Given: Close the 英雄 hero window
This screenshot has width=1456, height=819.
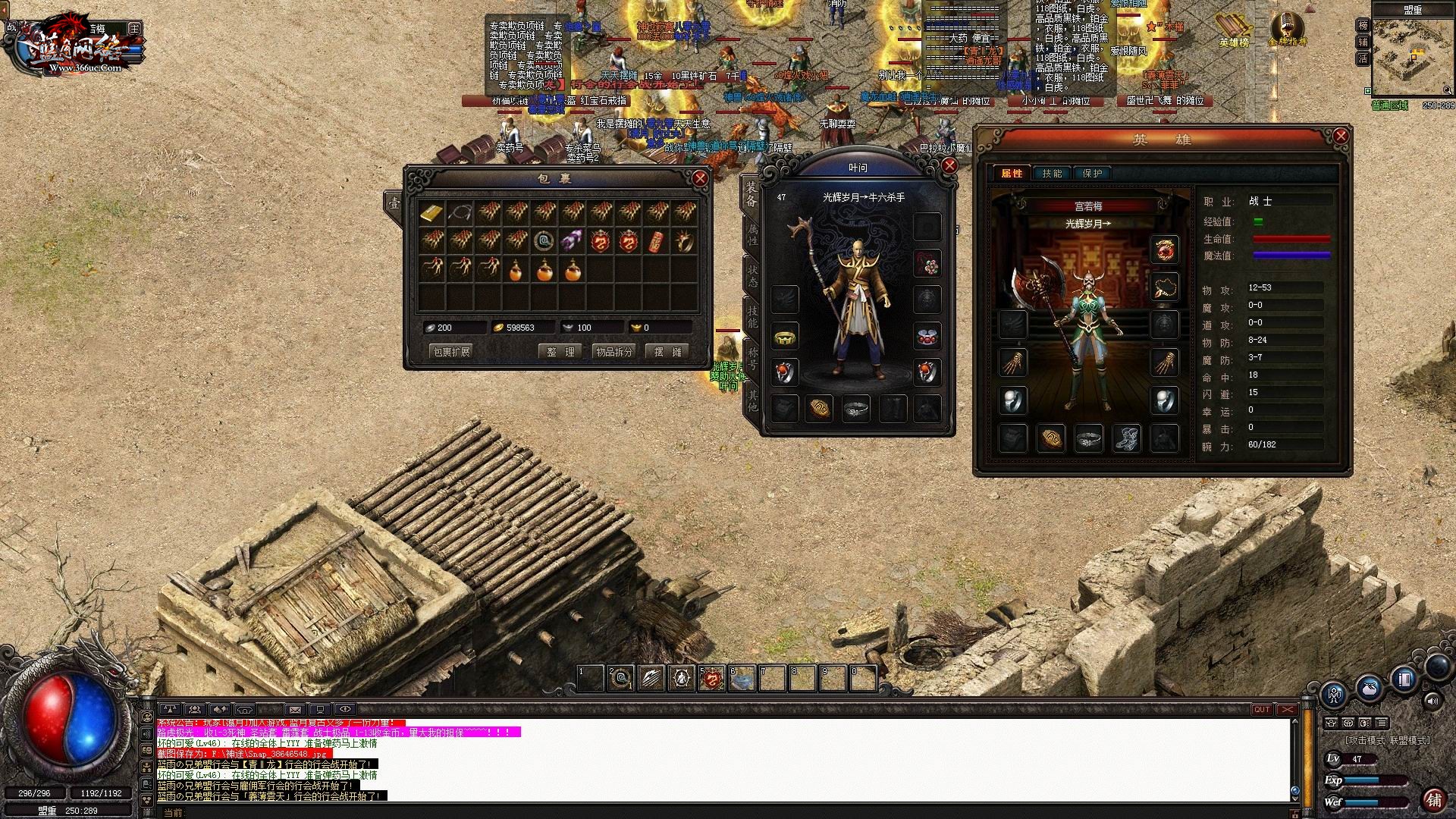Looking at the screenshot, I should click(1340, 136).
